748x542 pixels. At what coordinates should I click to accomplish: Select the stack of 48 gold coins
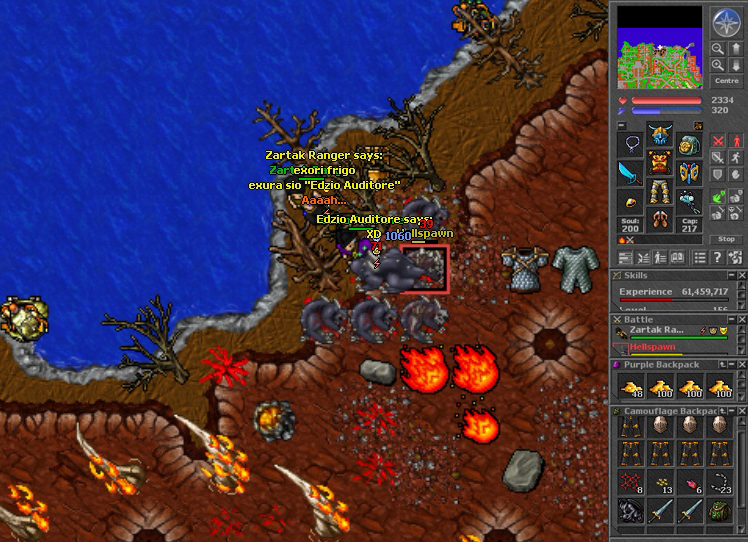click(630, 388)
